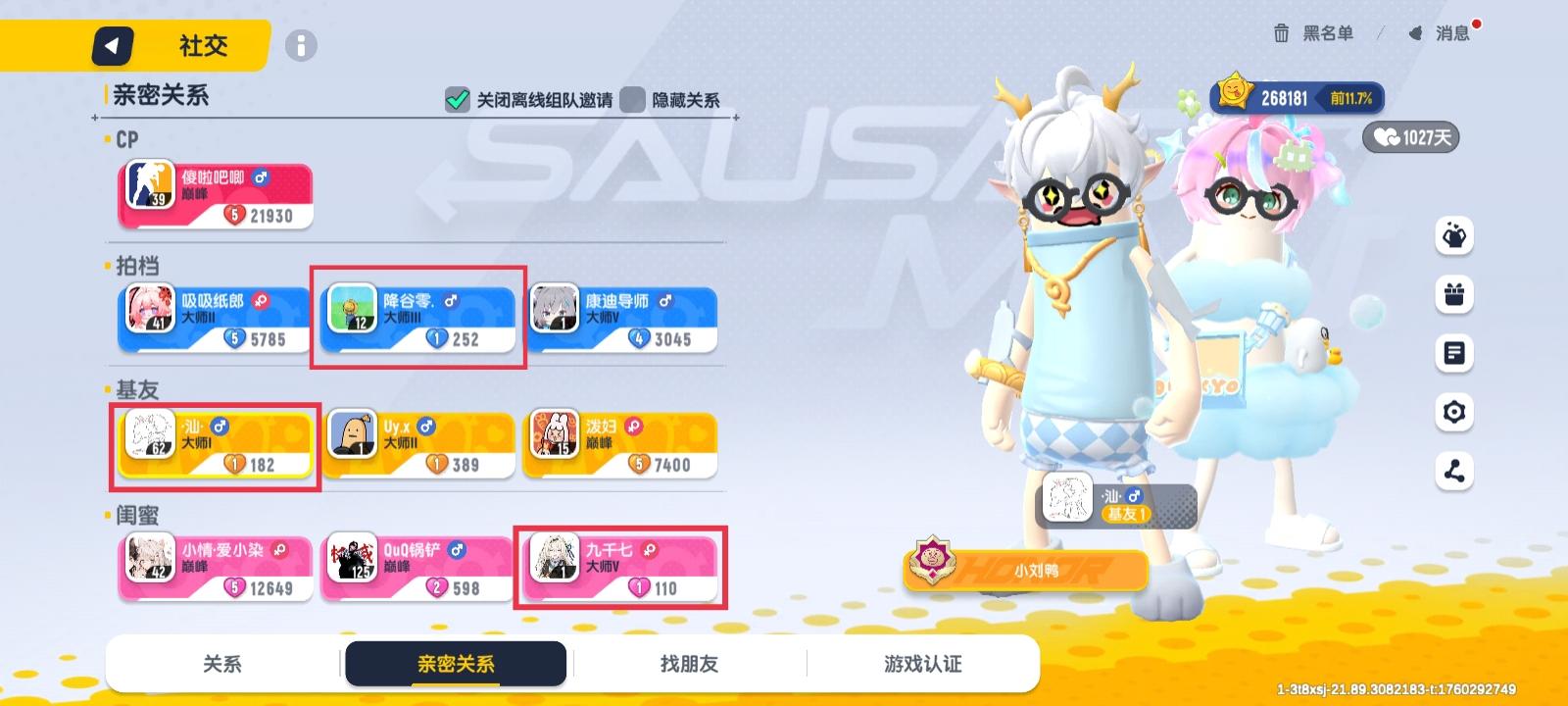1568x706 pixels.
Task: Click the back arrow on the 社交 banner
Action: point(111,45)
